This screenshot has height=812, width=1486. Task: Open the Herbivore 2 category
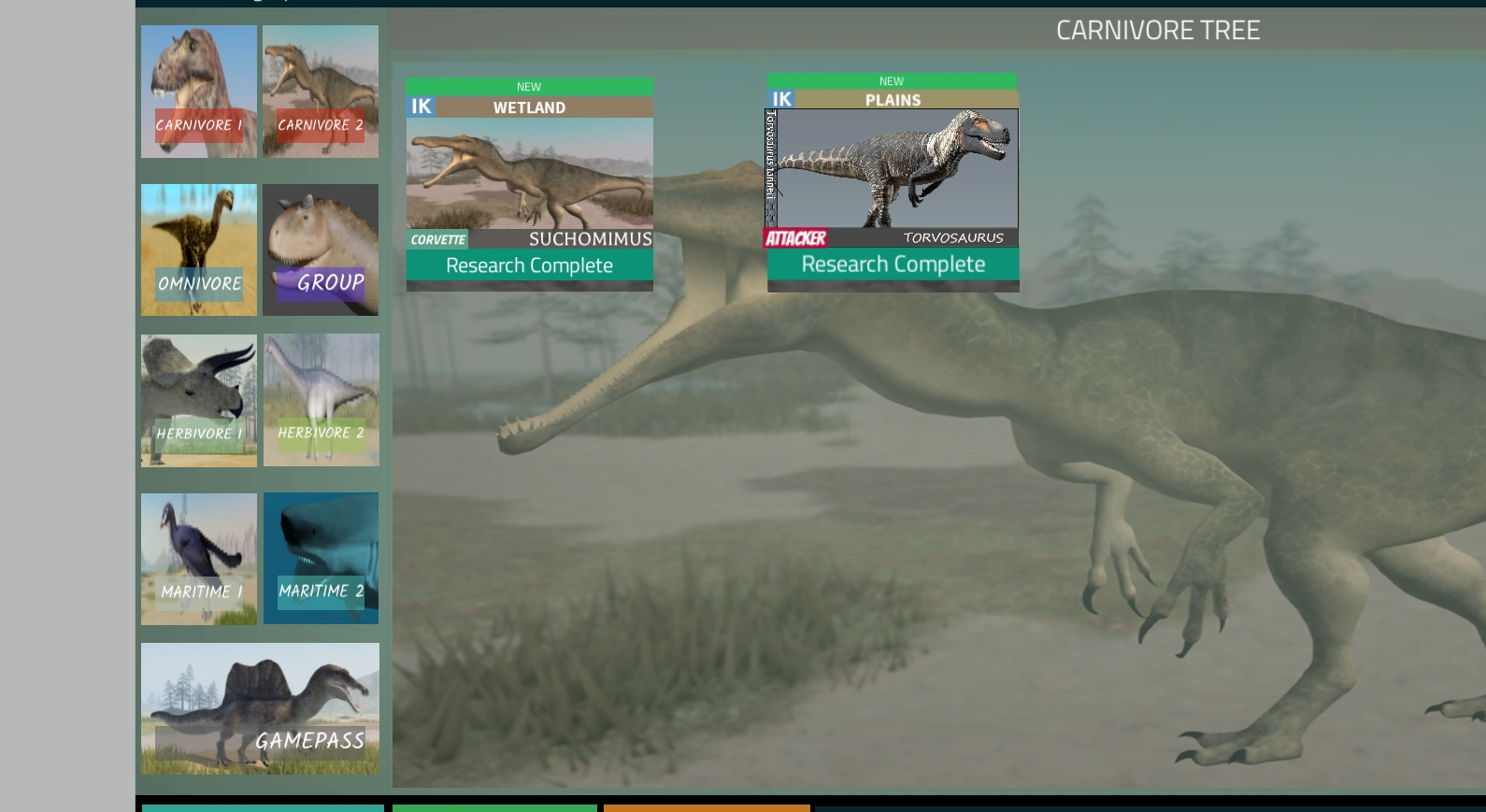[321, 400]
